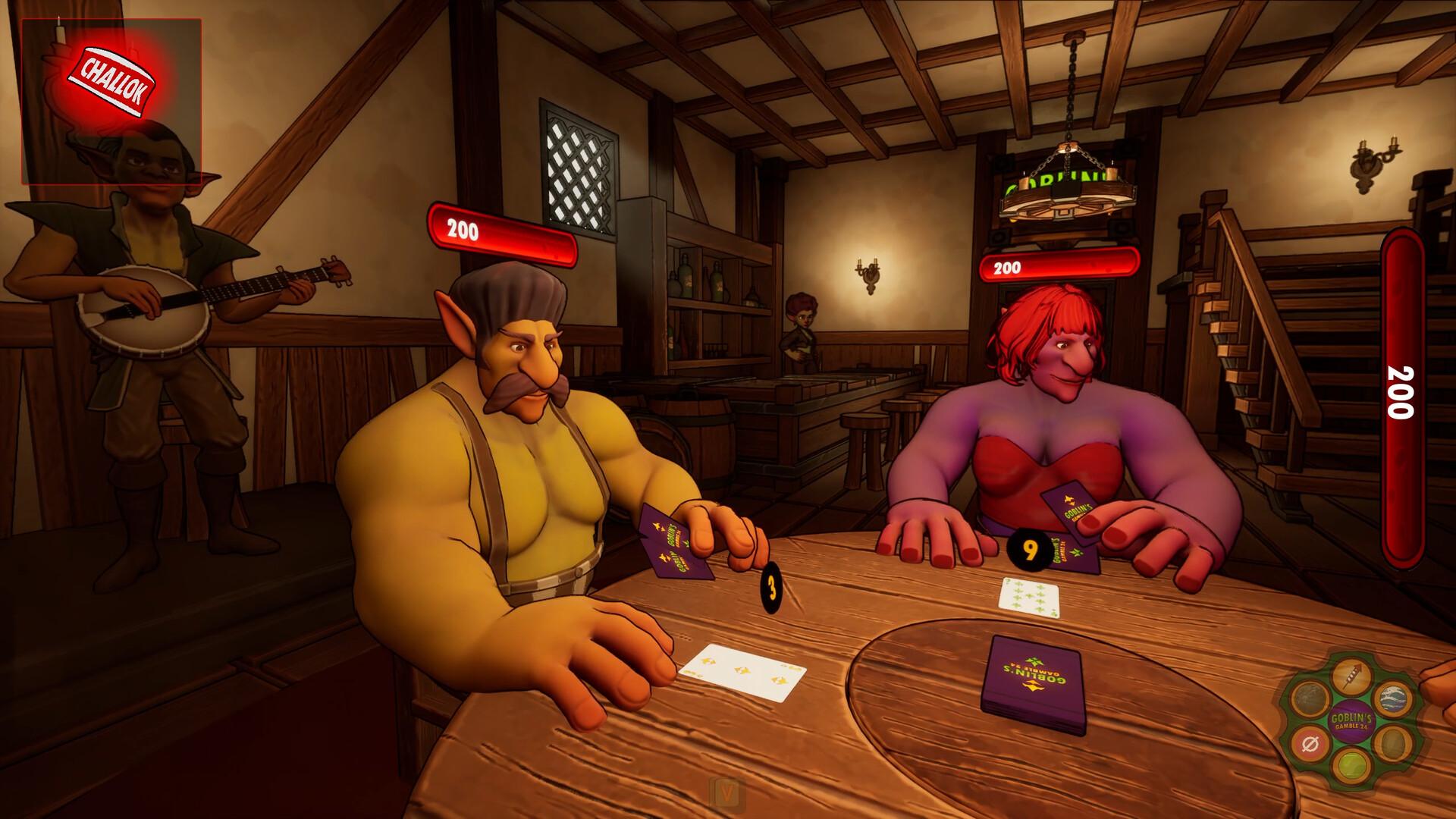
Task: Select the dark stone ability icon
Action: point(1310,696)
